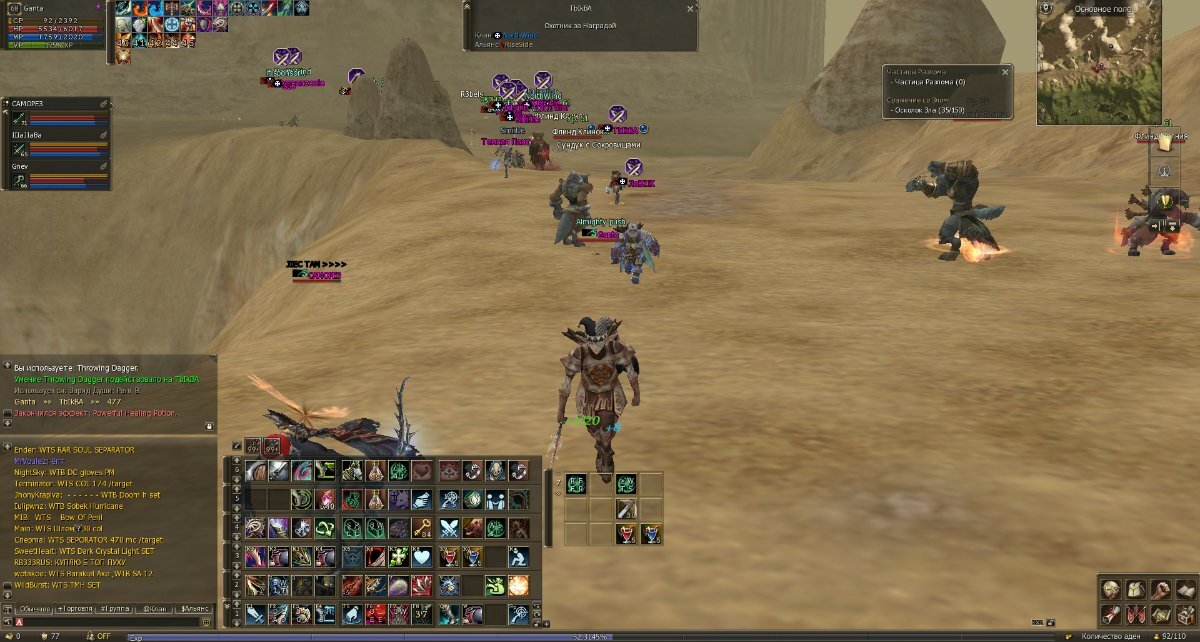This screenshot has height=642, width=1200.
Task: Open the $Альянс alliance chat tab
Action: [194, 608]
